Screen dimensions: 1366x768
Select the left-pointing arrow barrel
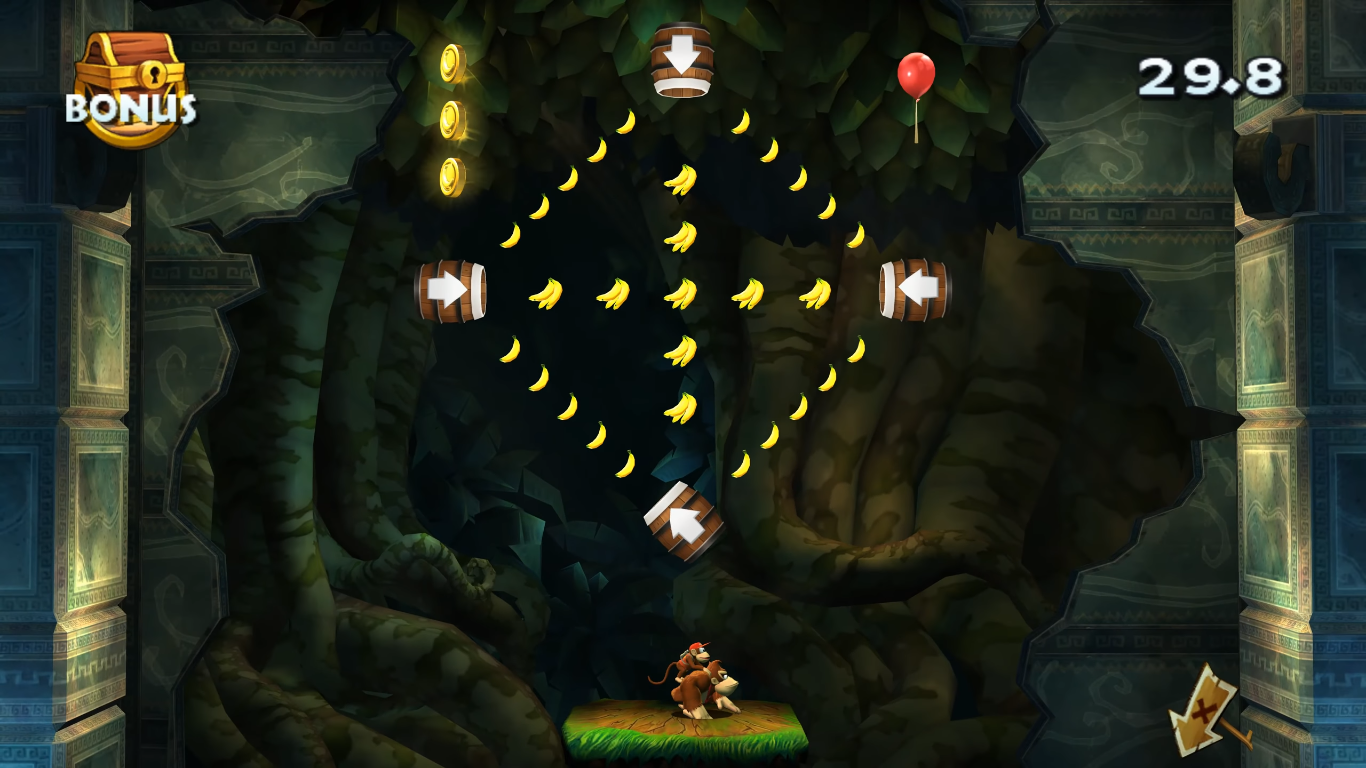coord(913,291)
